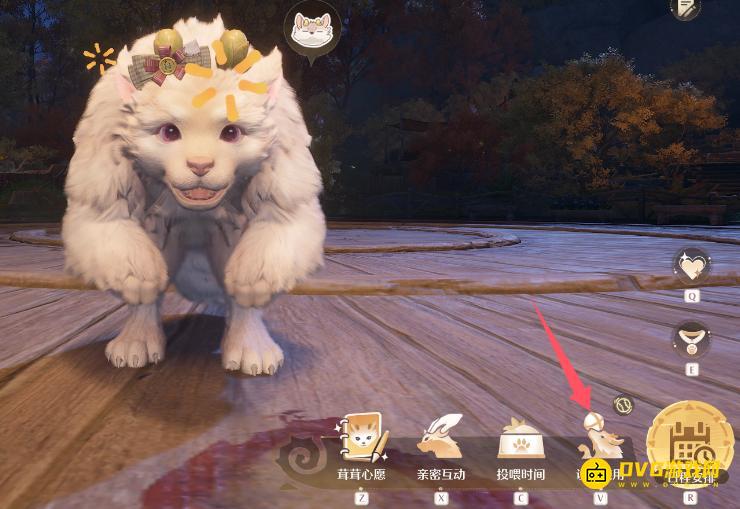Start the ball play activity with the pet
The image size is (740, 509).
[600, 440]
